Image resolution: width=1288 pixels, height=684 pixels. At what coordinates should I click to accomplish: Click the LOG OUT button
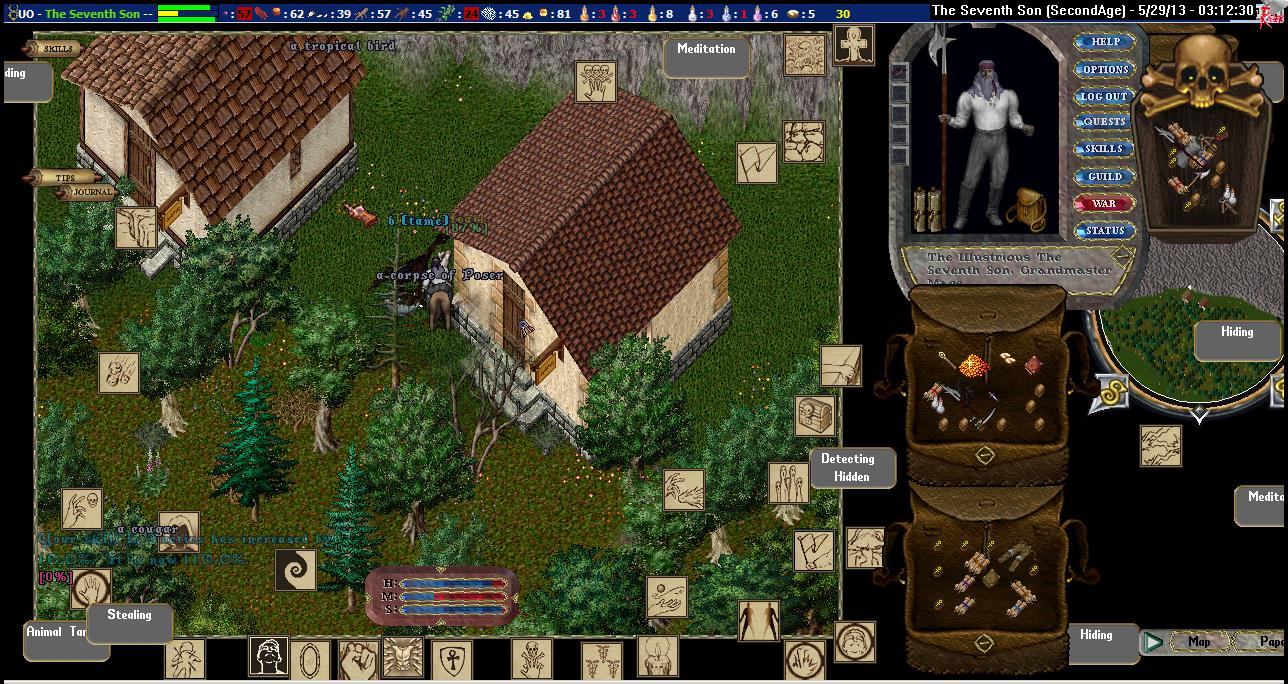coord(1104,96)
